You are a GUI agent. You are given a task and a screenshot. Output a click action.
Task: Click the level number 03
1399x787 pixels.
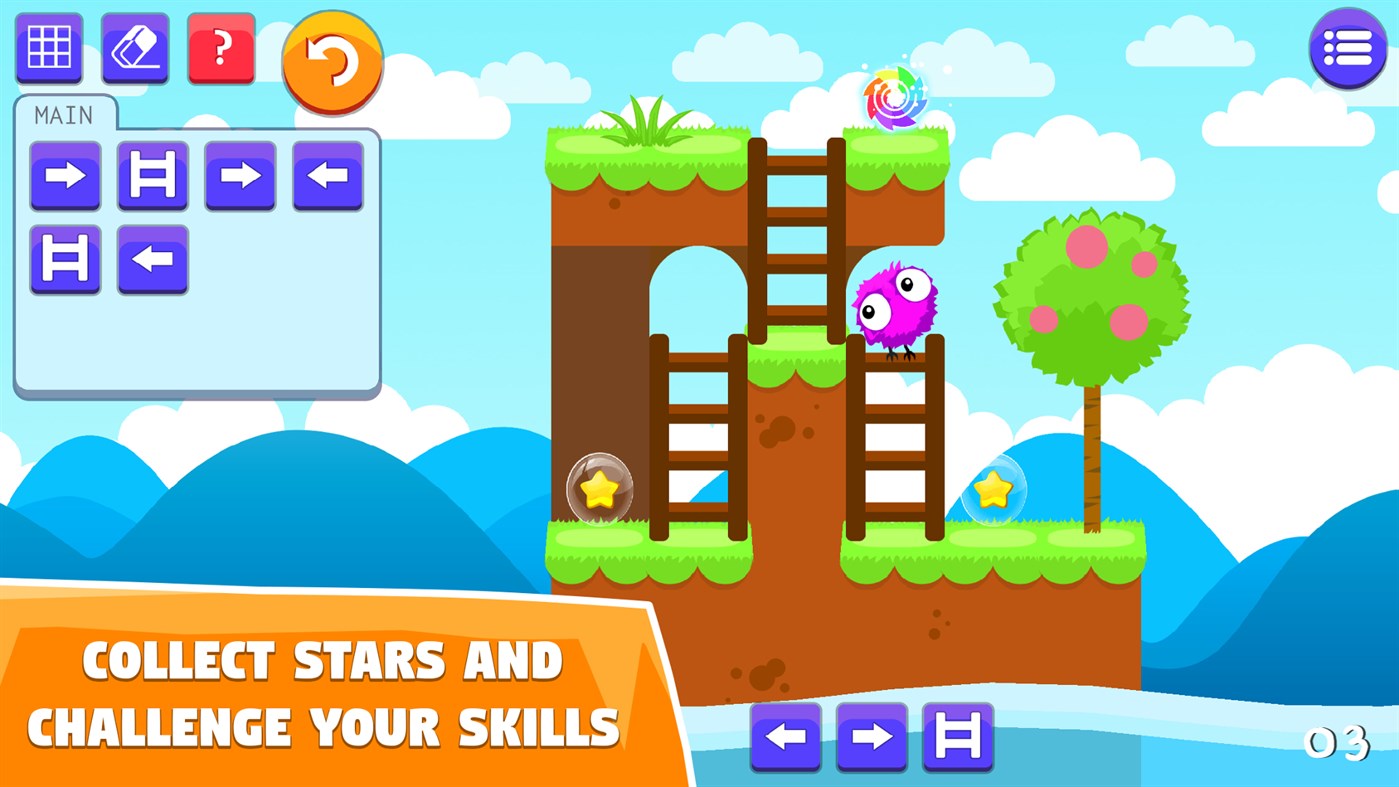(x=1340, y=742)
